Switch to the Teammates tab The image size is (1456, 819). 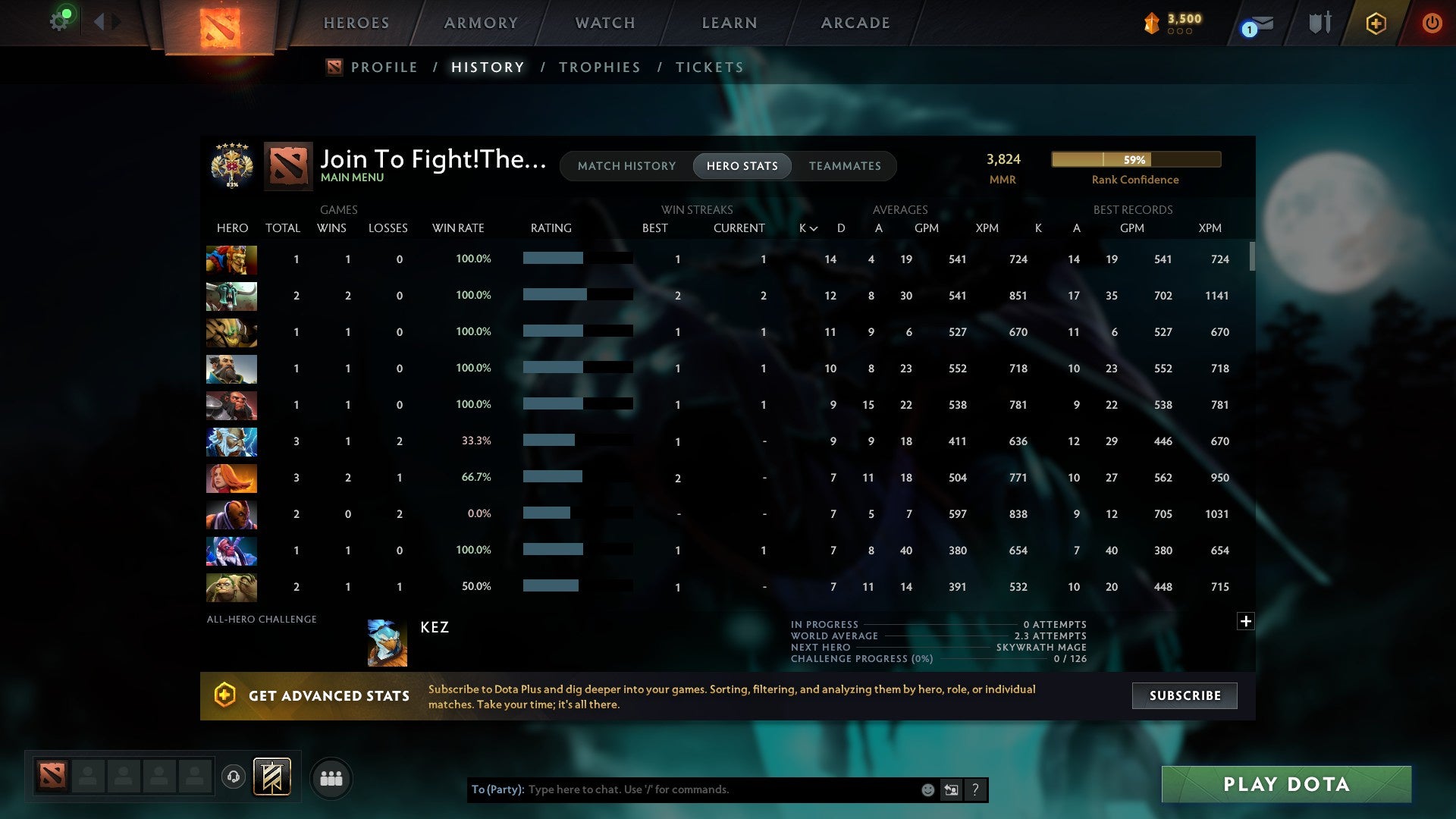click(845, 166)
